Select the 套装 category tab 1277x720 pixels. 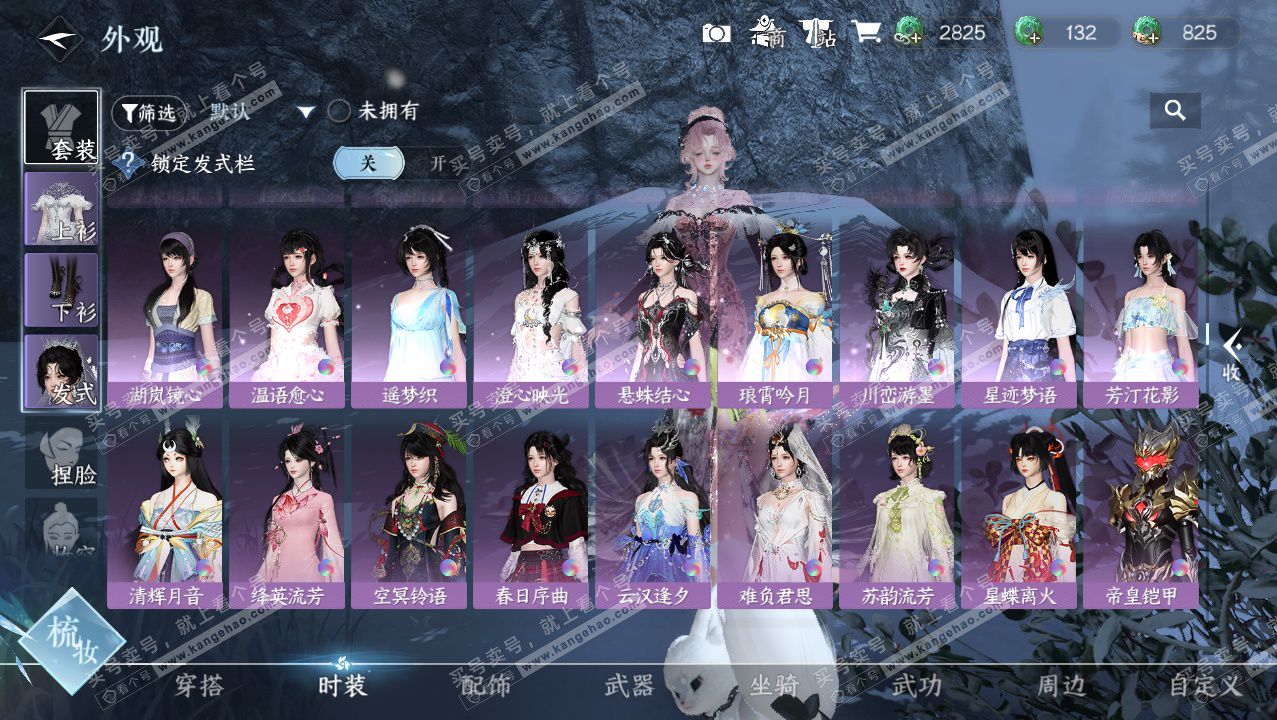(62, 128)
